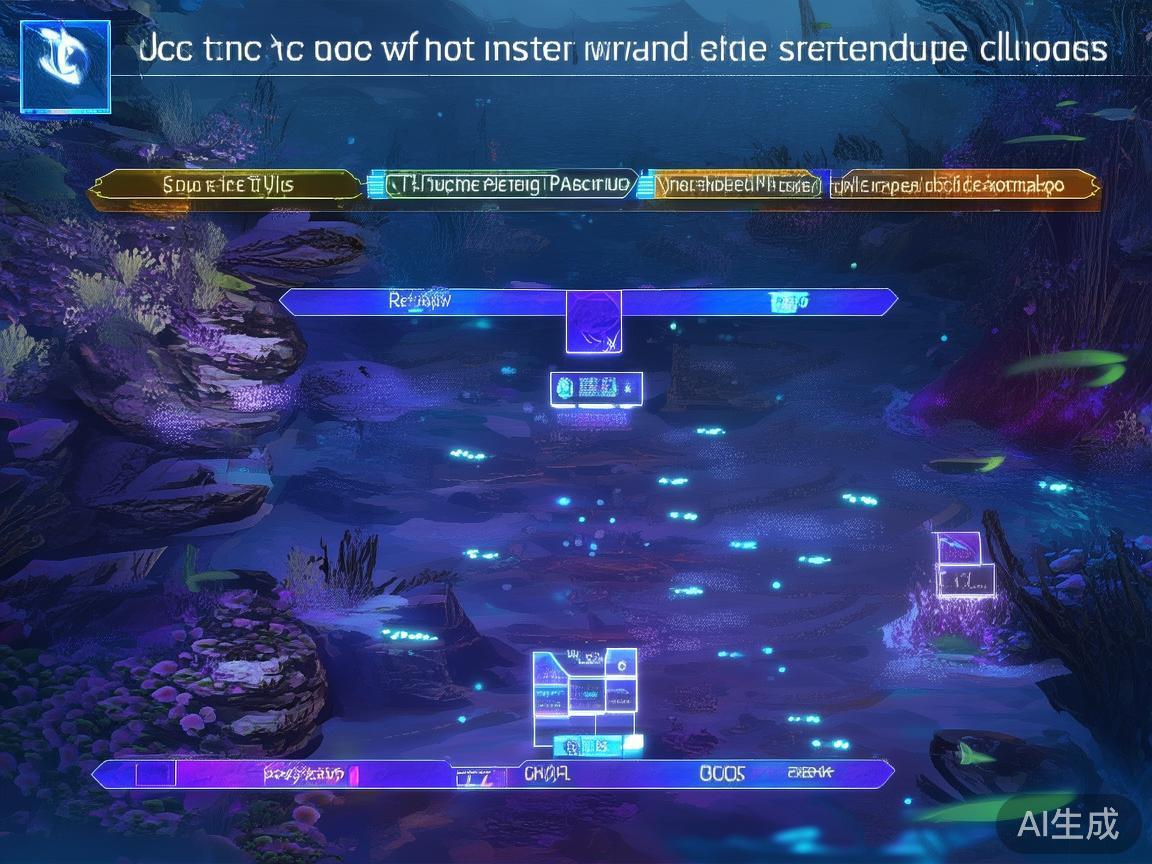1152x864 pixels.
Task: Click the blue swirl emblem icon
Action: [x=65, y=65]
